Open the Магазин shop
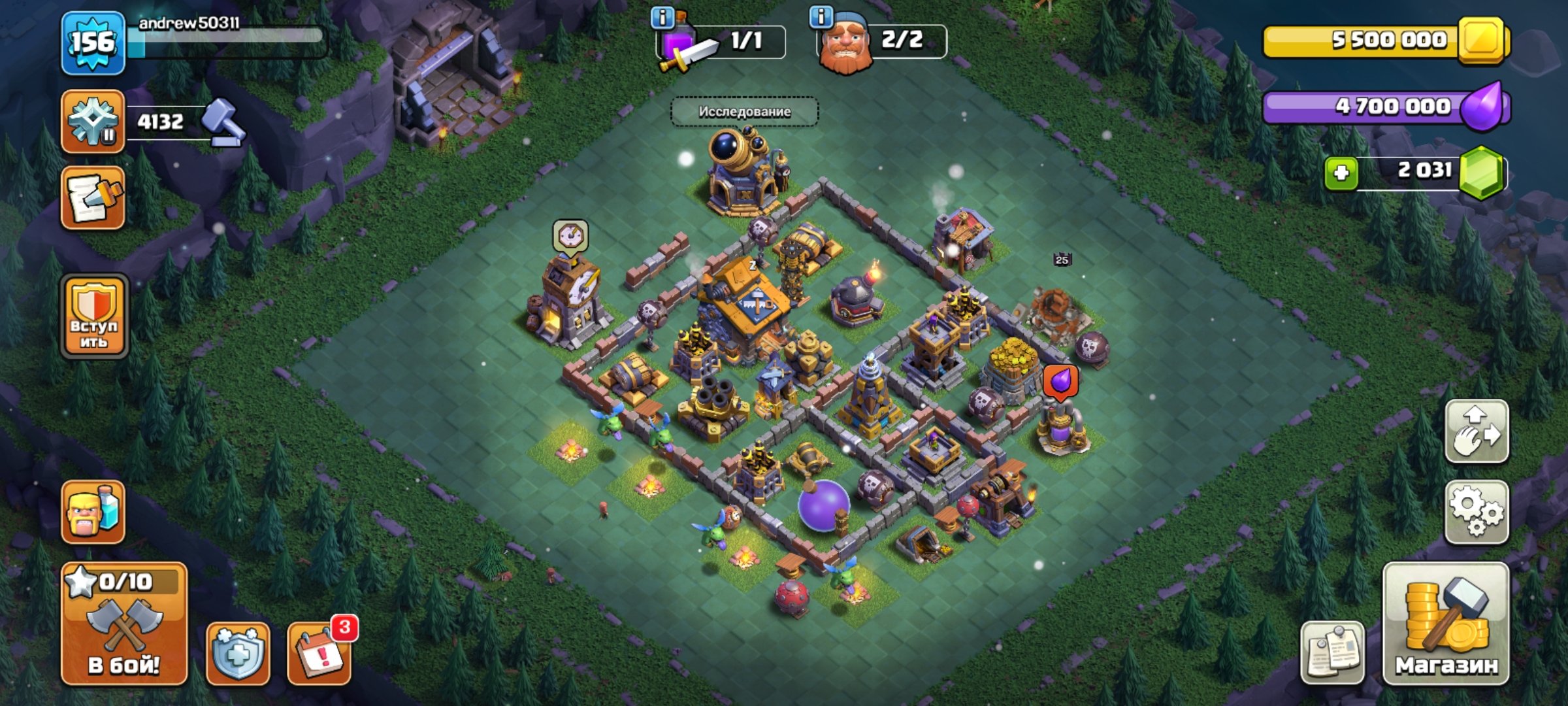 point(1446,624)
